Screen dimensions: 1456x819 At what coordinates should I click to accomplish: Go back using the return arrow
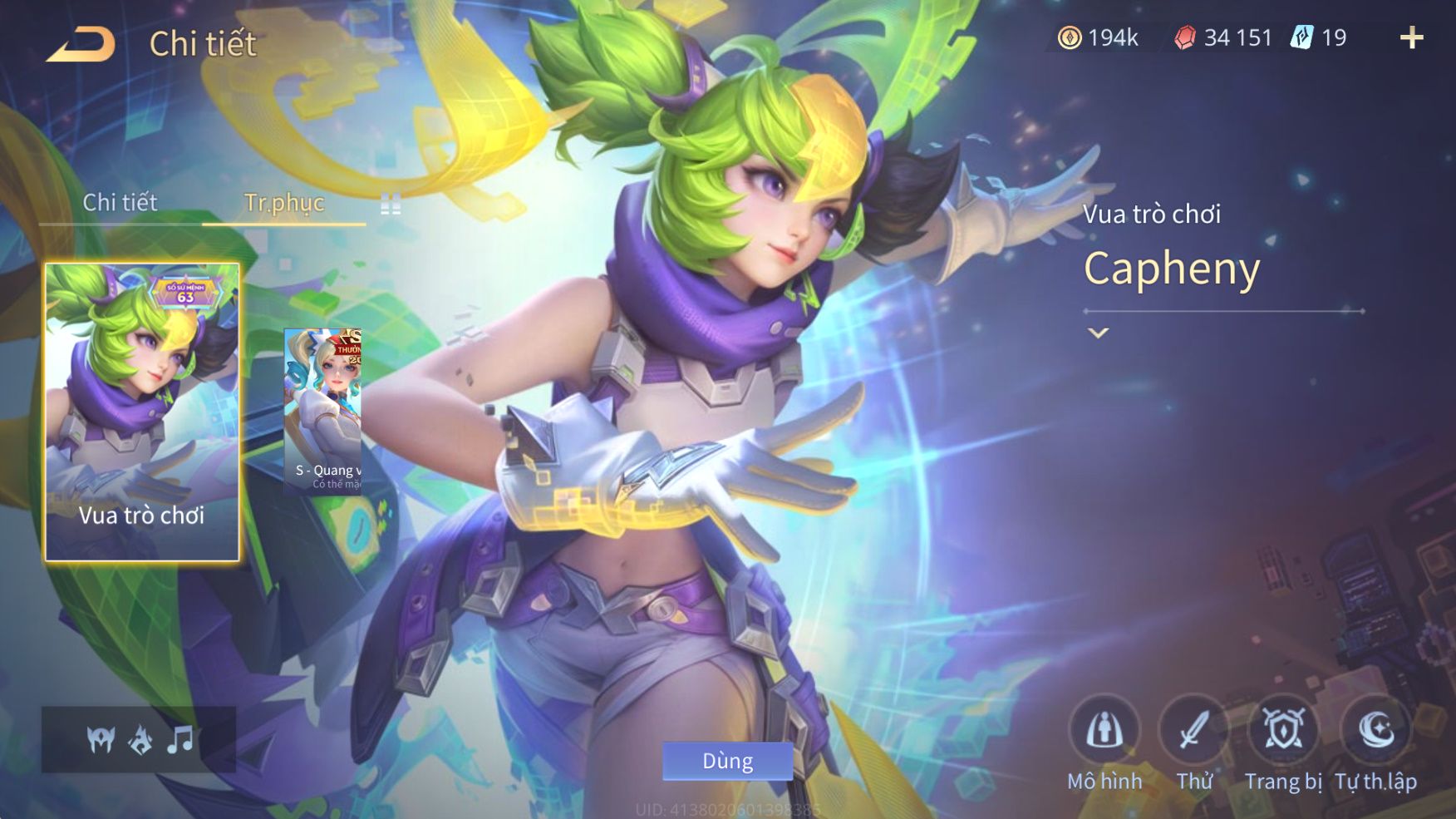[81, 43]
